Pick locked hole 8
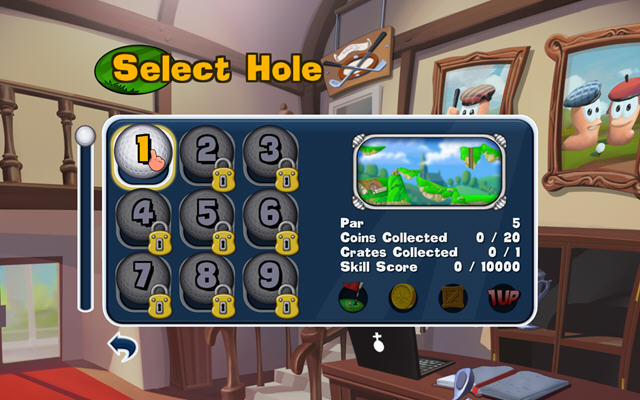 click(207, 280)
